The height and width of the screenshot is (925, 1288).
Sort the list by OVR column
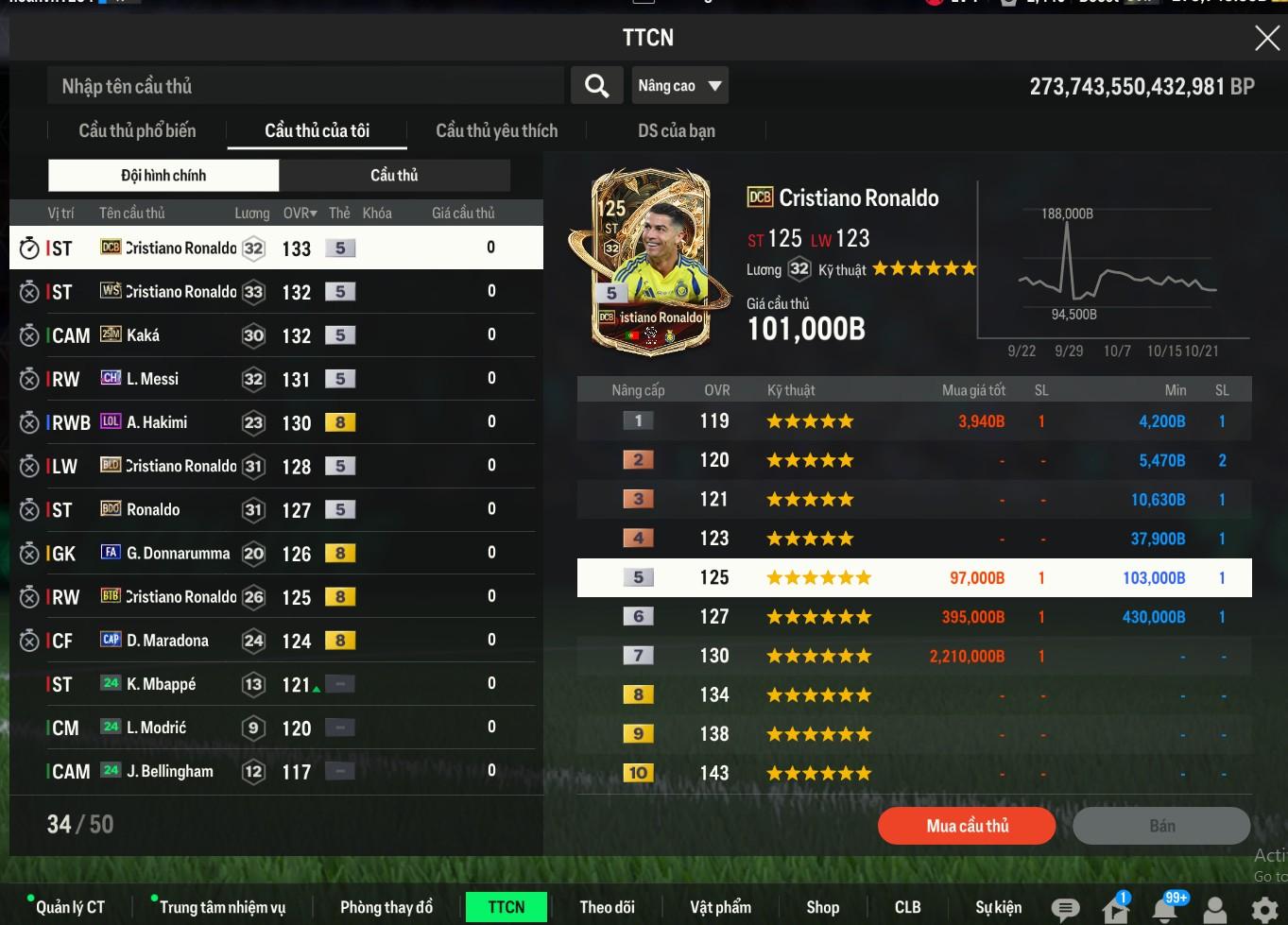[x=300, y=213]
